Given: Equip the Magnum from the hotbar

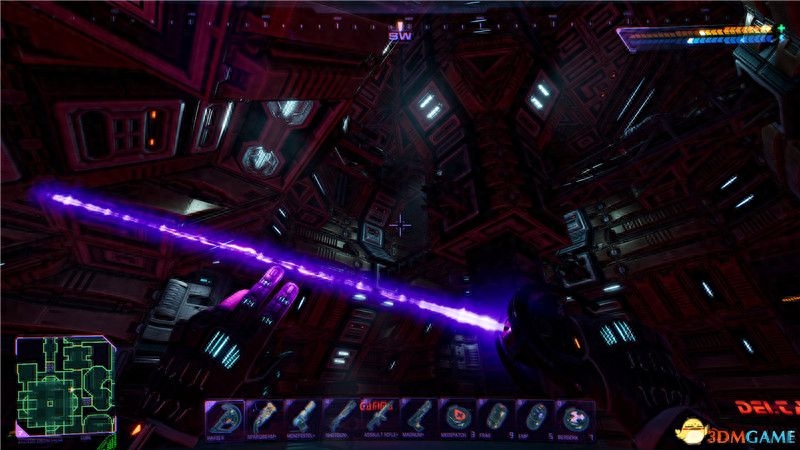Looking at the screenshot, I should [421, 417].
